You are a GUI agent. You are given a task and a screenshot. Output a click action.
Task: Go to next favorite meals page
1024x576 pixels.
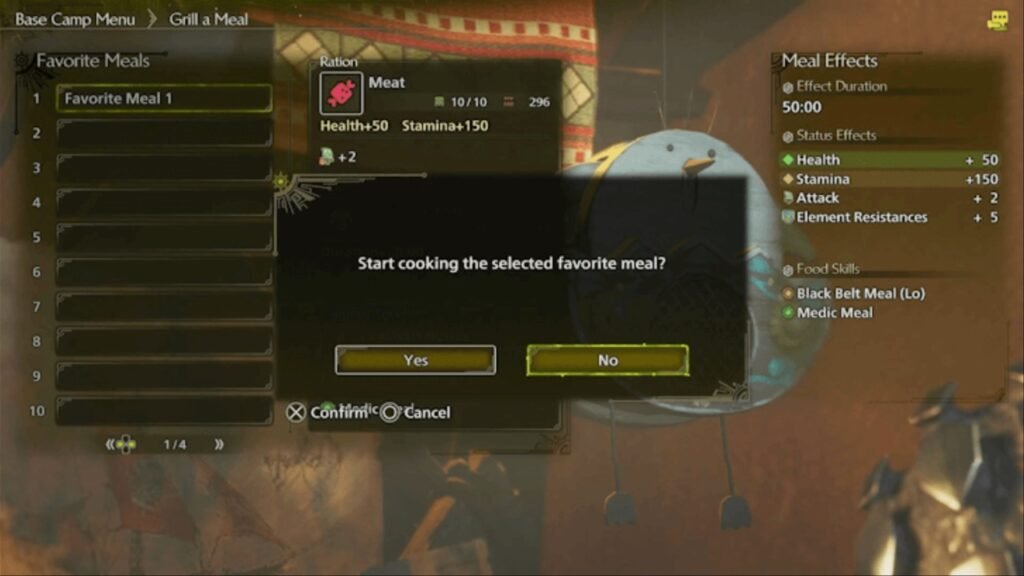pos(218,444)
